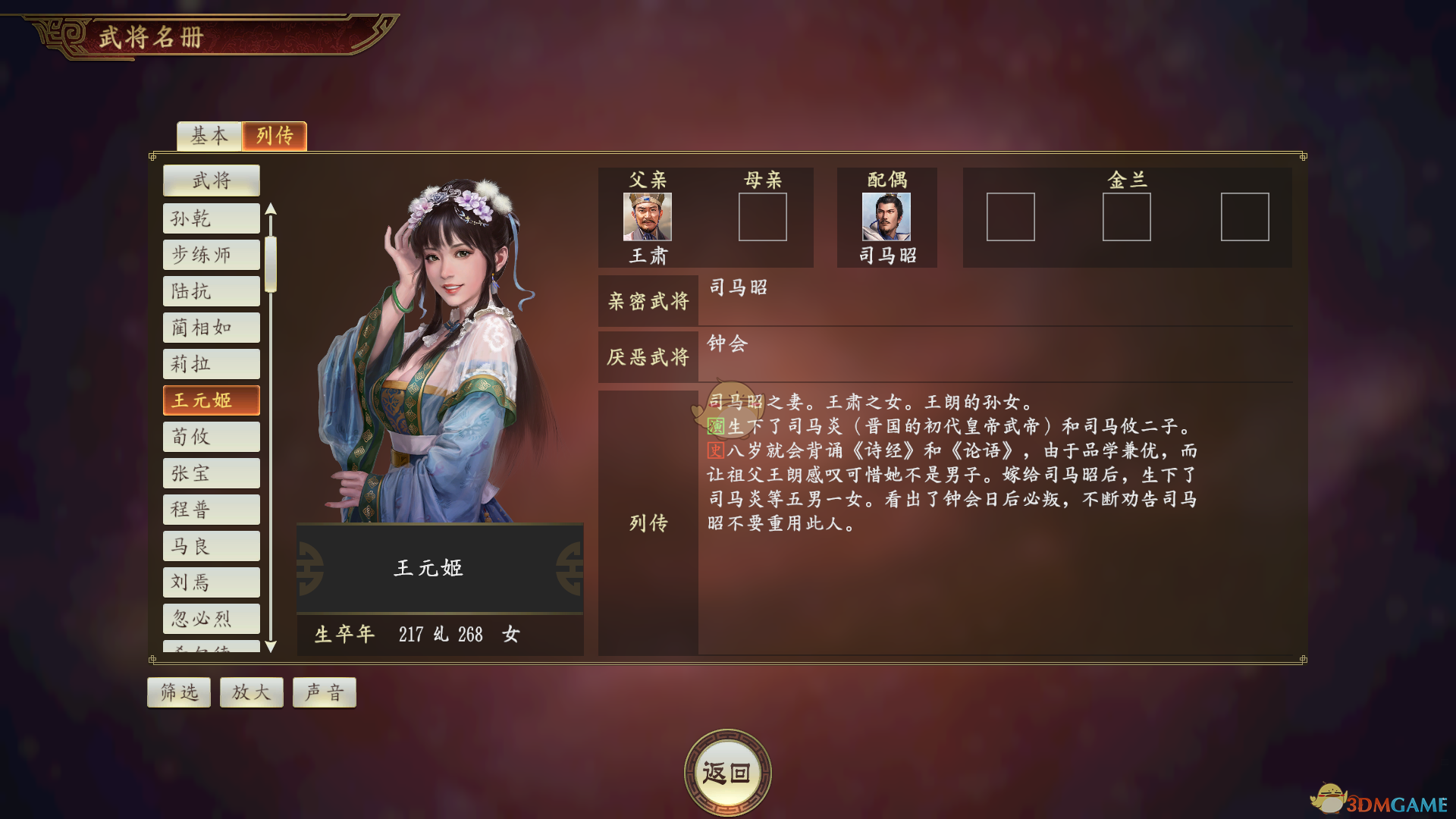Select officer 忽必烈 in the list

(211, 619)
